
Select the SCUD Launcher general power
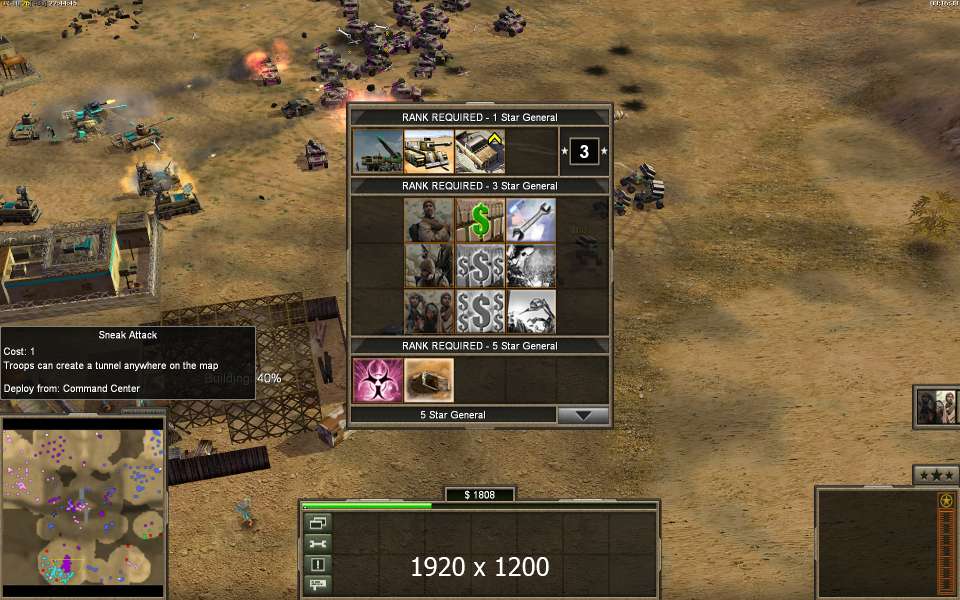tap(378, 151)
